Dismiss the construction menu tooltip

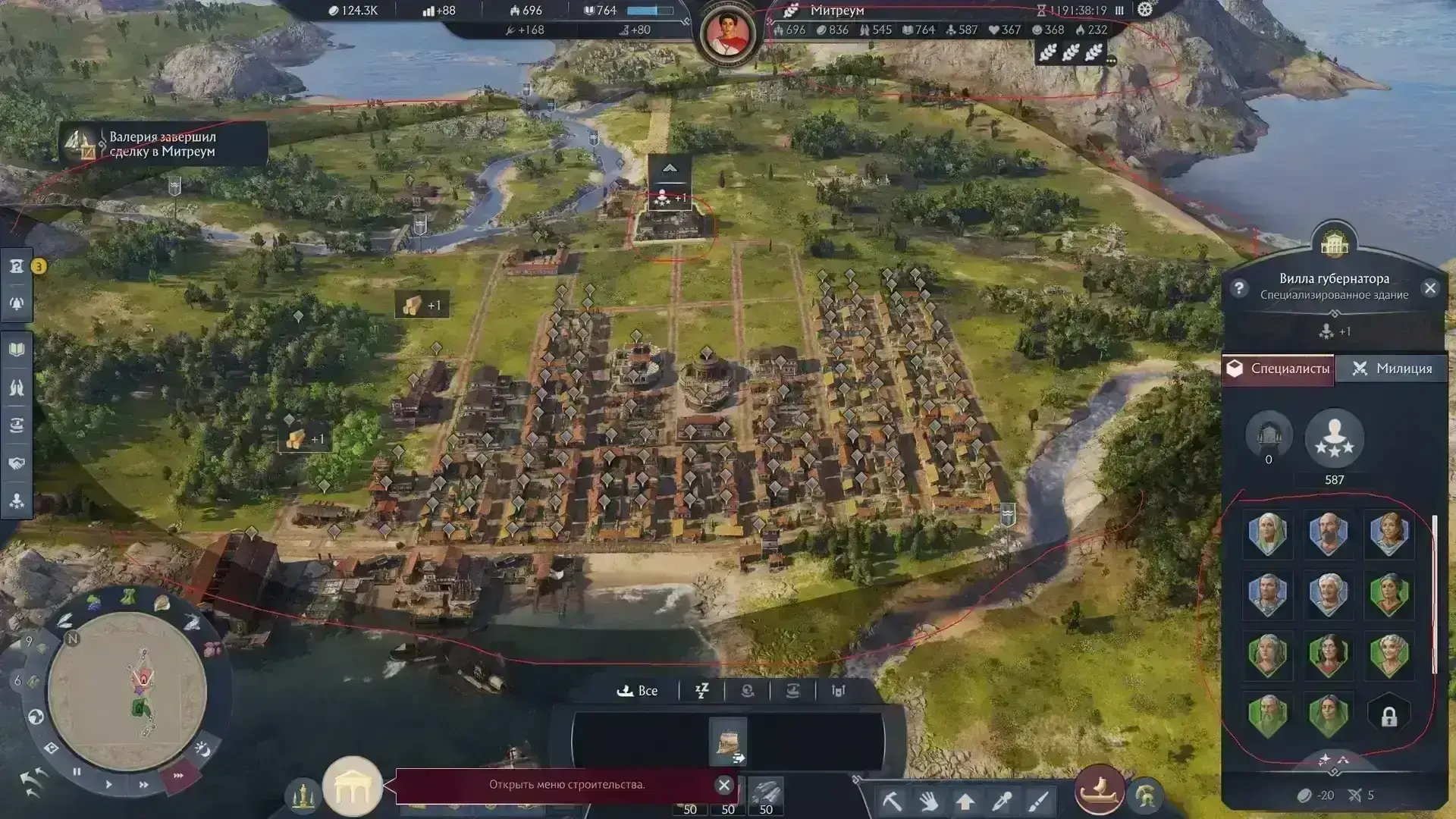[x=723, y=785]
